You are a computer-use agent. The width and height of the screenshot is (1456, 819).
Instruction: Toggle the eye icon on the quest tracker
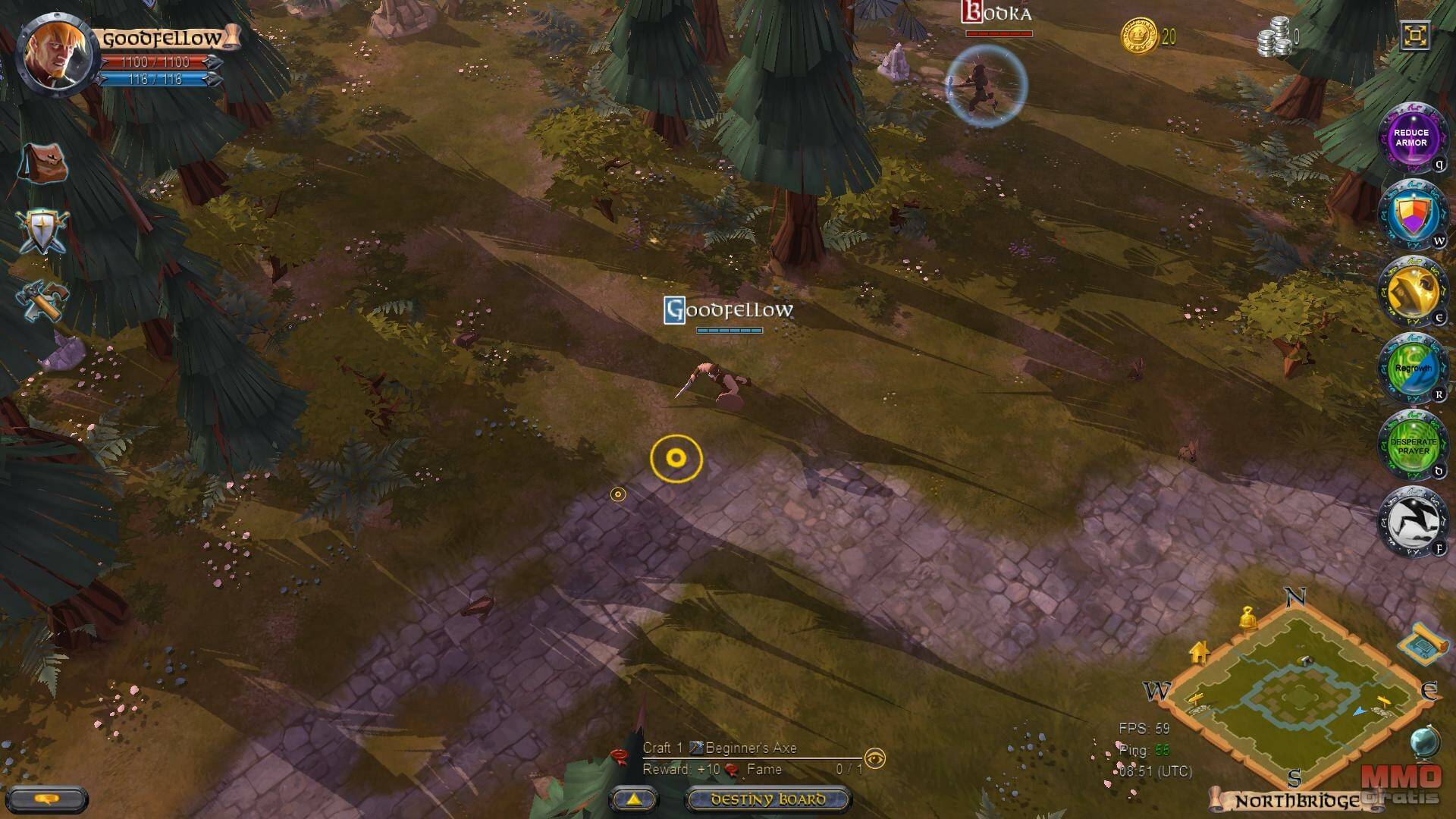(x=875, y=758)
